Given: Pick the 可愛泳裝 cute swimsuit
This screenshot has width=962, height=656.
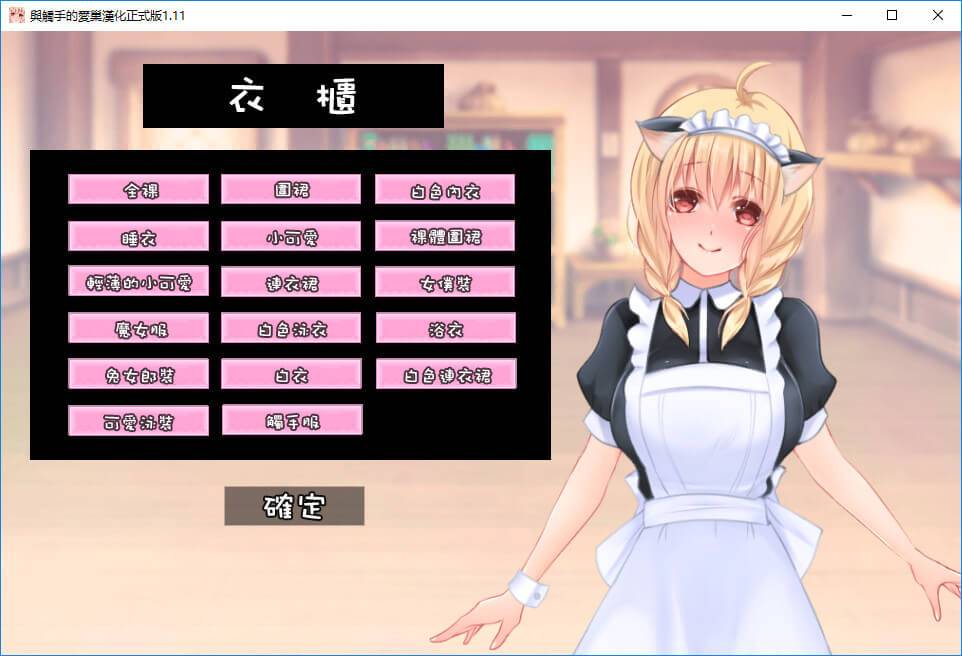Looking at the screenshot, I should [138, 420].
